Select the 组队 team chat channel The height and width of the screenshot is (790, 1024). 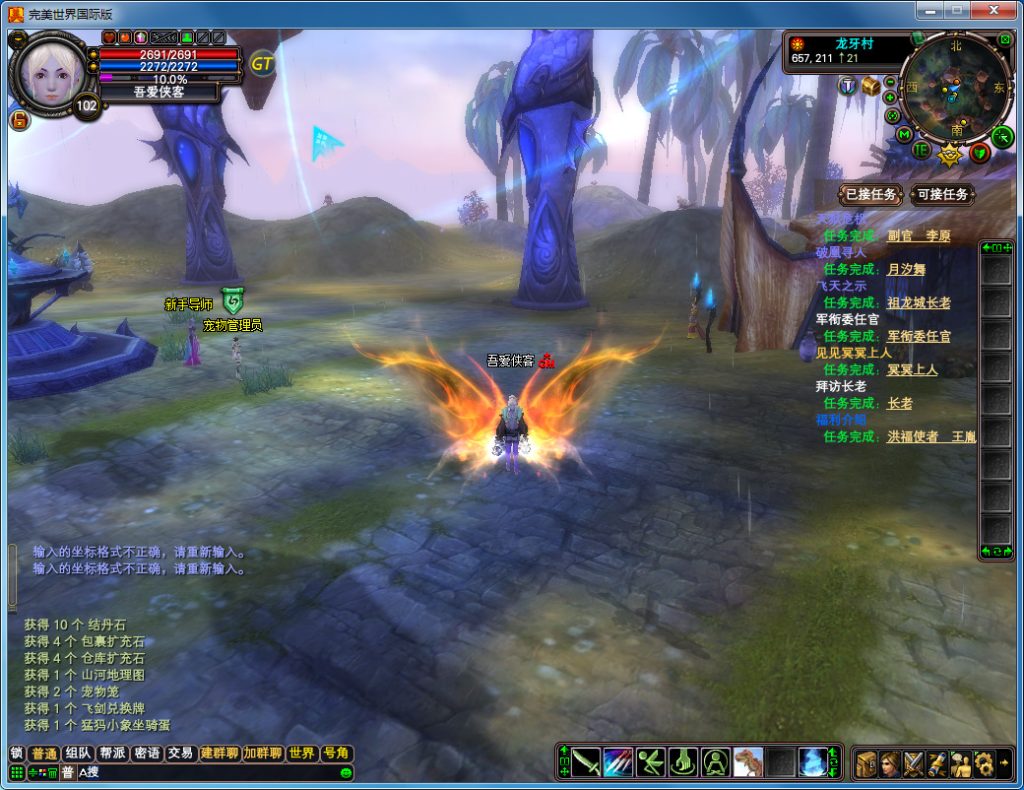point(78,753)
